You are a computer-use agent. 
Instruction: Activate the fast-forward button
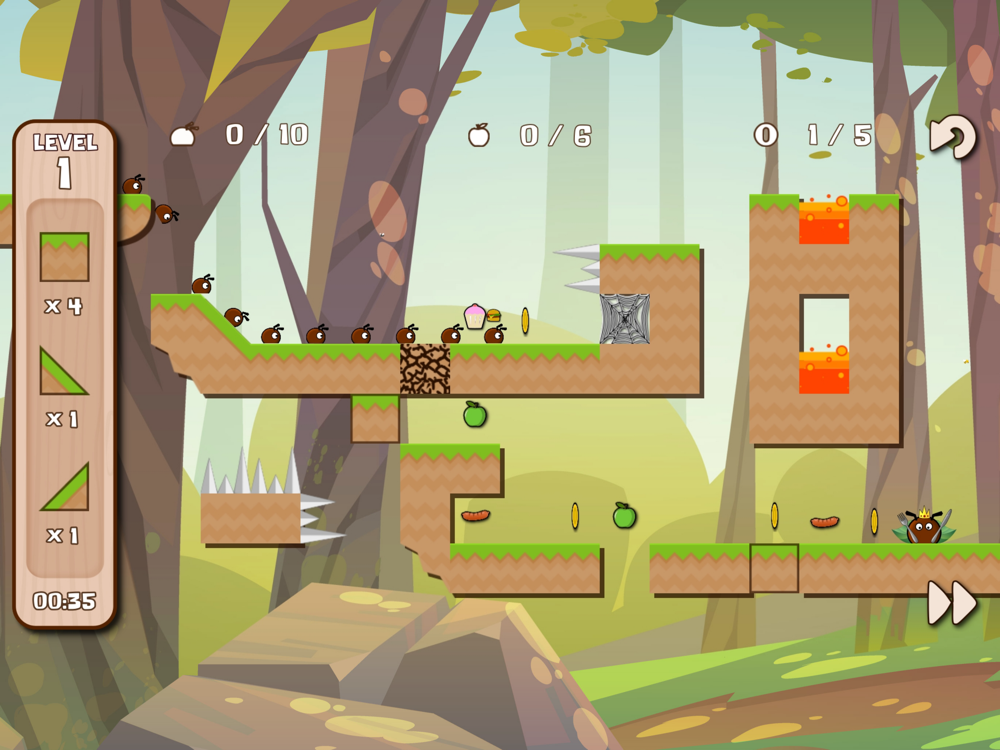tap(951, 603)
